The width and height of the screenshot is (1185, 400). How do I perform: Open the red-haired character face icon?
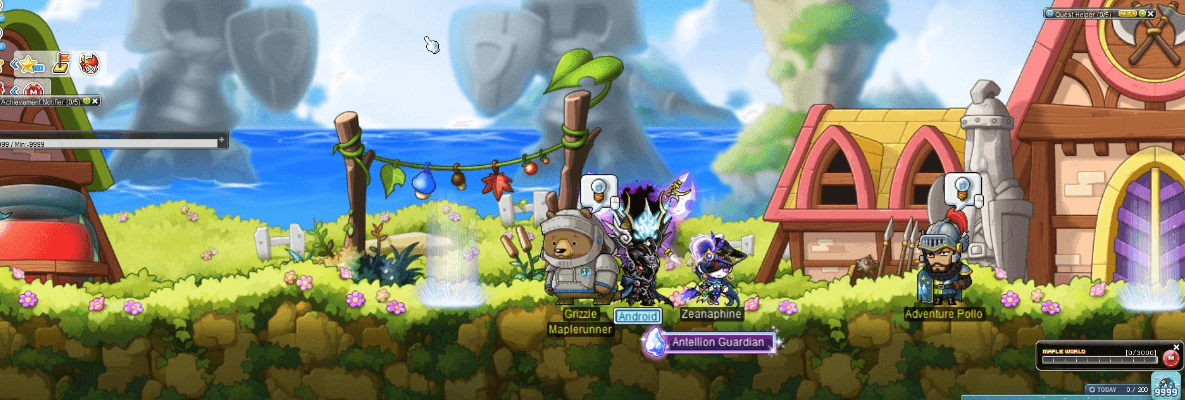(x=89, y=65)
